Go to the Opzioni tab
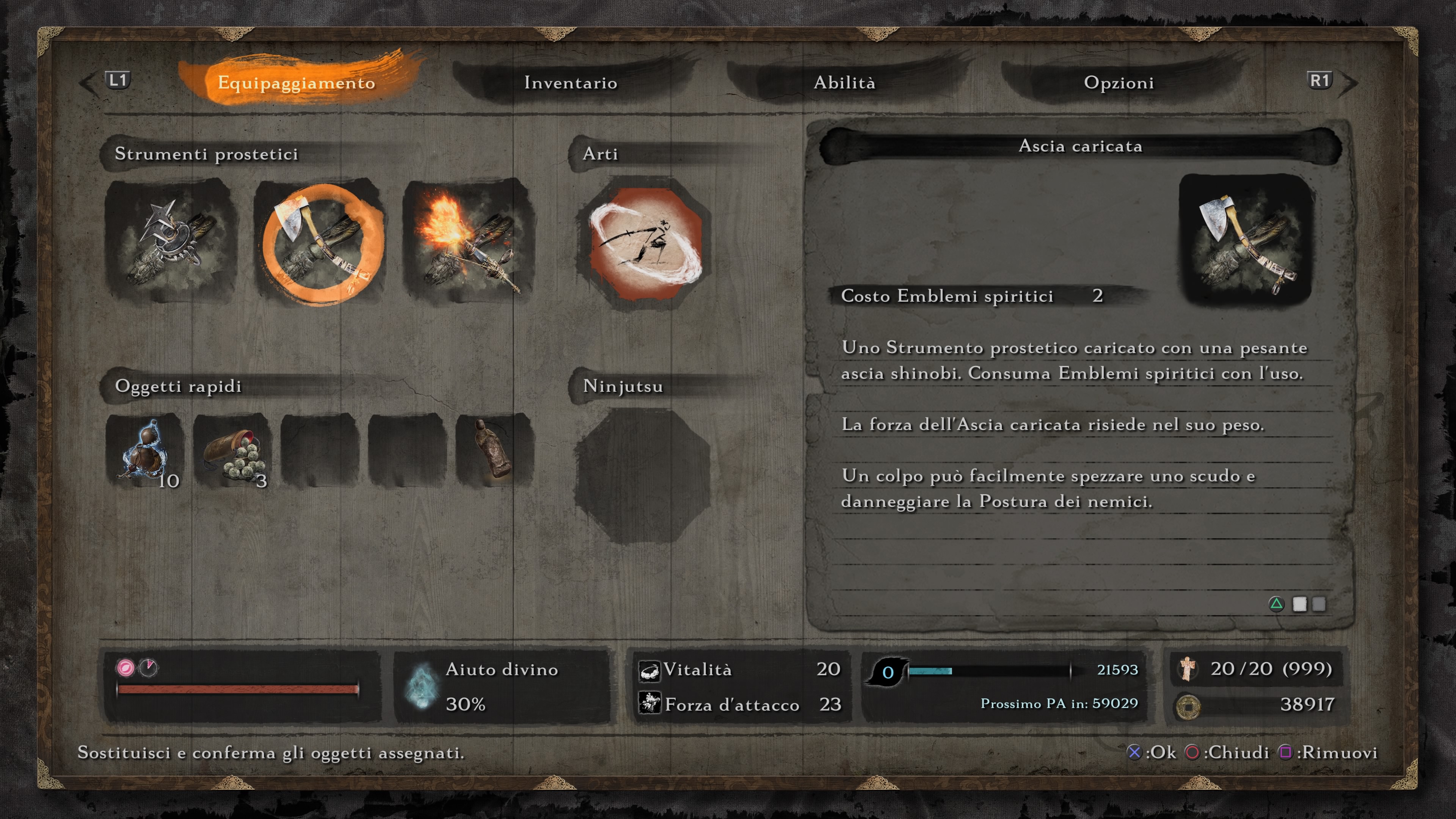Screen dimensions: 1456x819 click(1119, 83)
